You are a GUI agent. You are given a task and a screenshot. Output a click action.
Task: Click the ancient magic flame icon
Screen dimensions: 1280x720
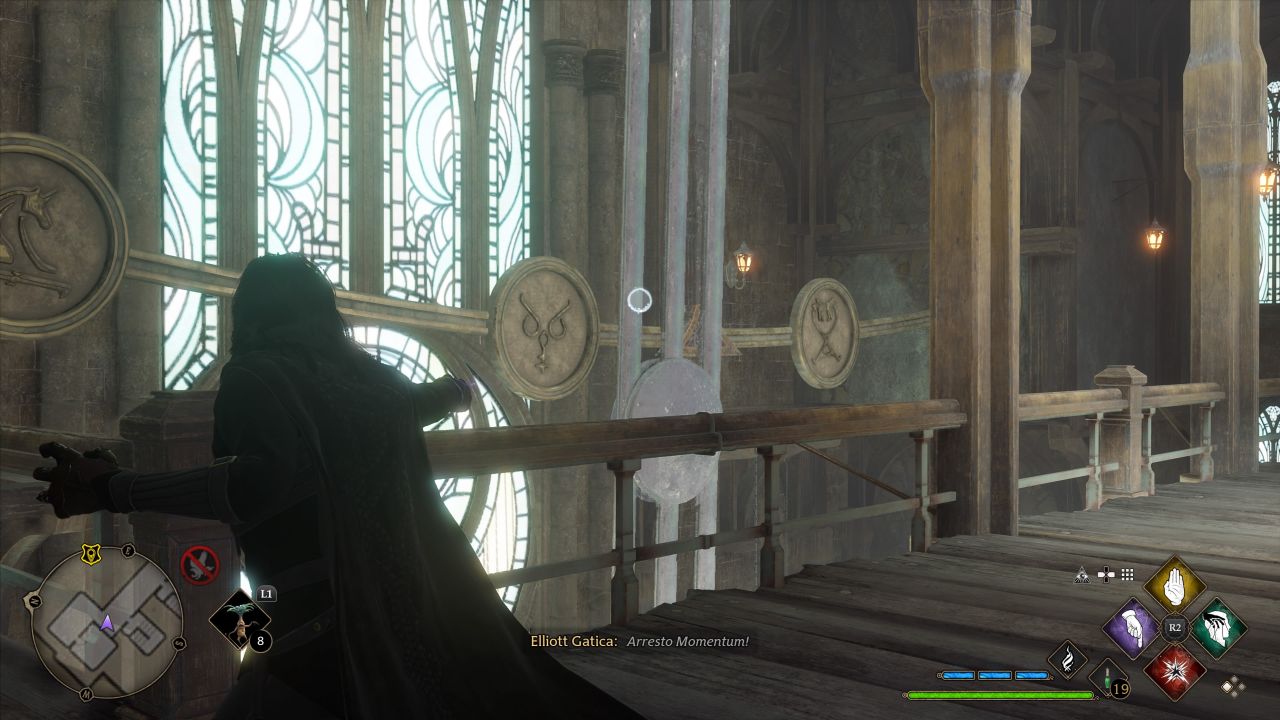[1068, 661]
